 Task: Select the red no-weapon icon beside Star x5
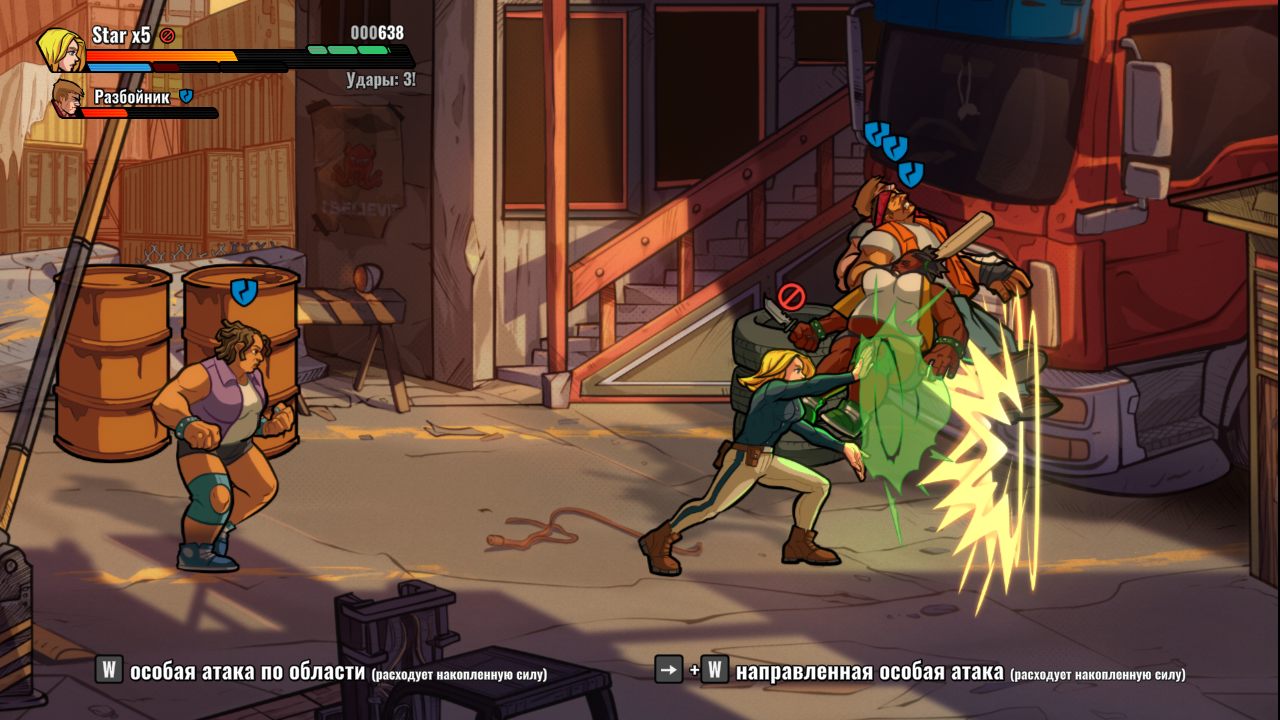167,35
